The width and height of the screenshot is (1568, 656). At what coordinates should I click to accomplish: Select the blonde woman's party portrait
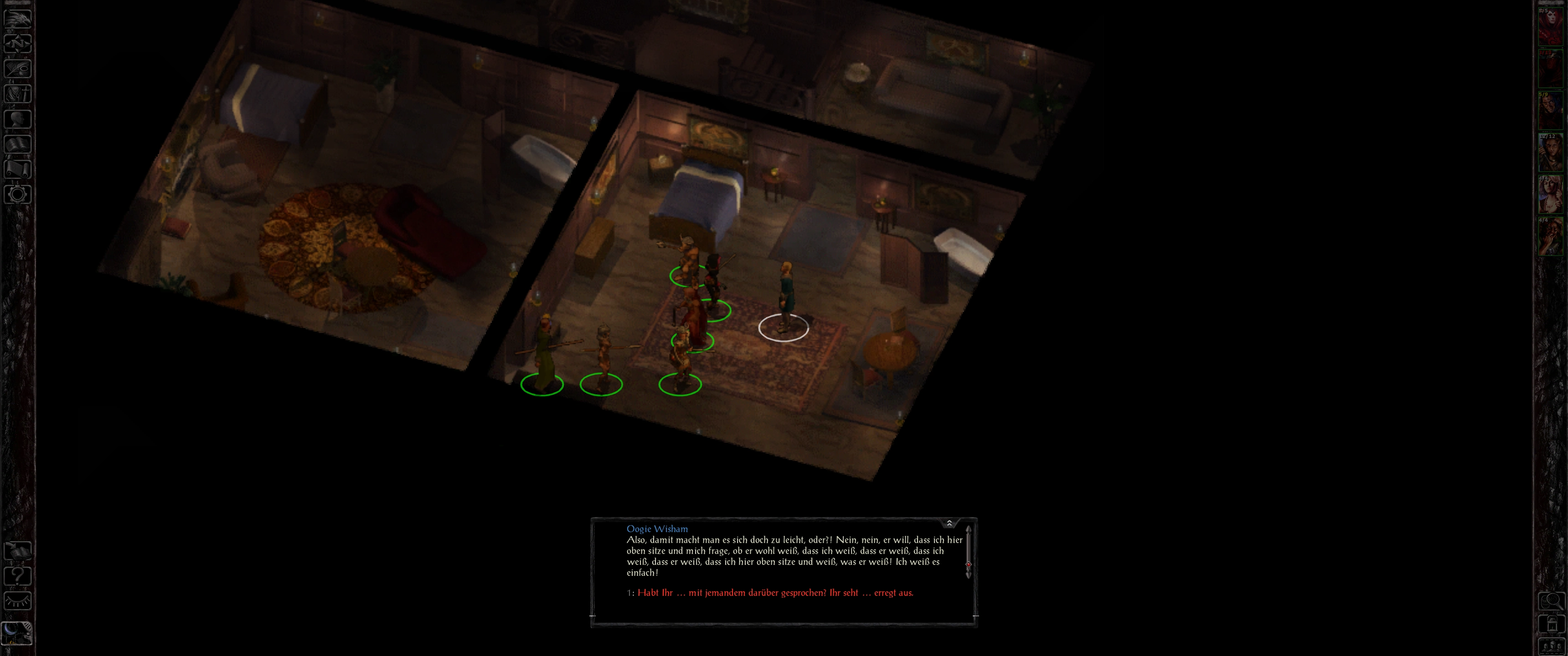[1550, 194]
